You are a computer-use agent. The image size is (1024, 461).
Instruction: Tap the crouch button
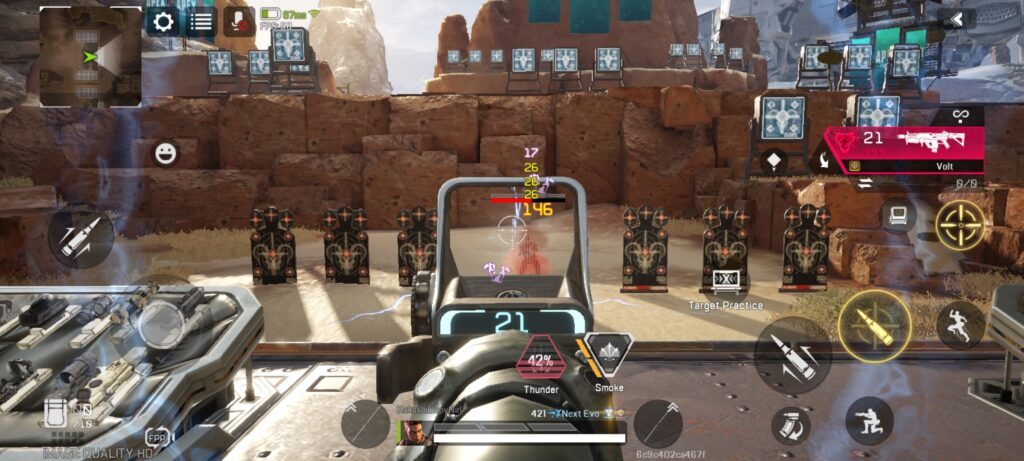(869, 420)
